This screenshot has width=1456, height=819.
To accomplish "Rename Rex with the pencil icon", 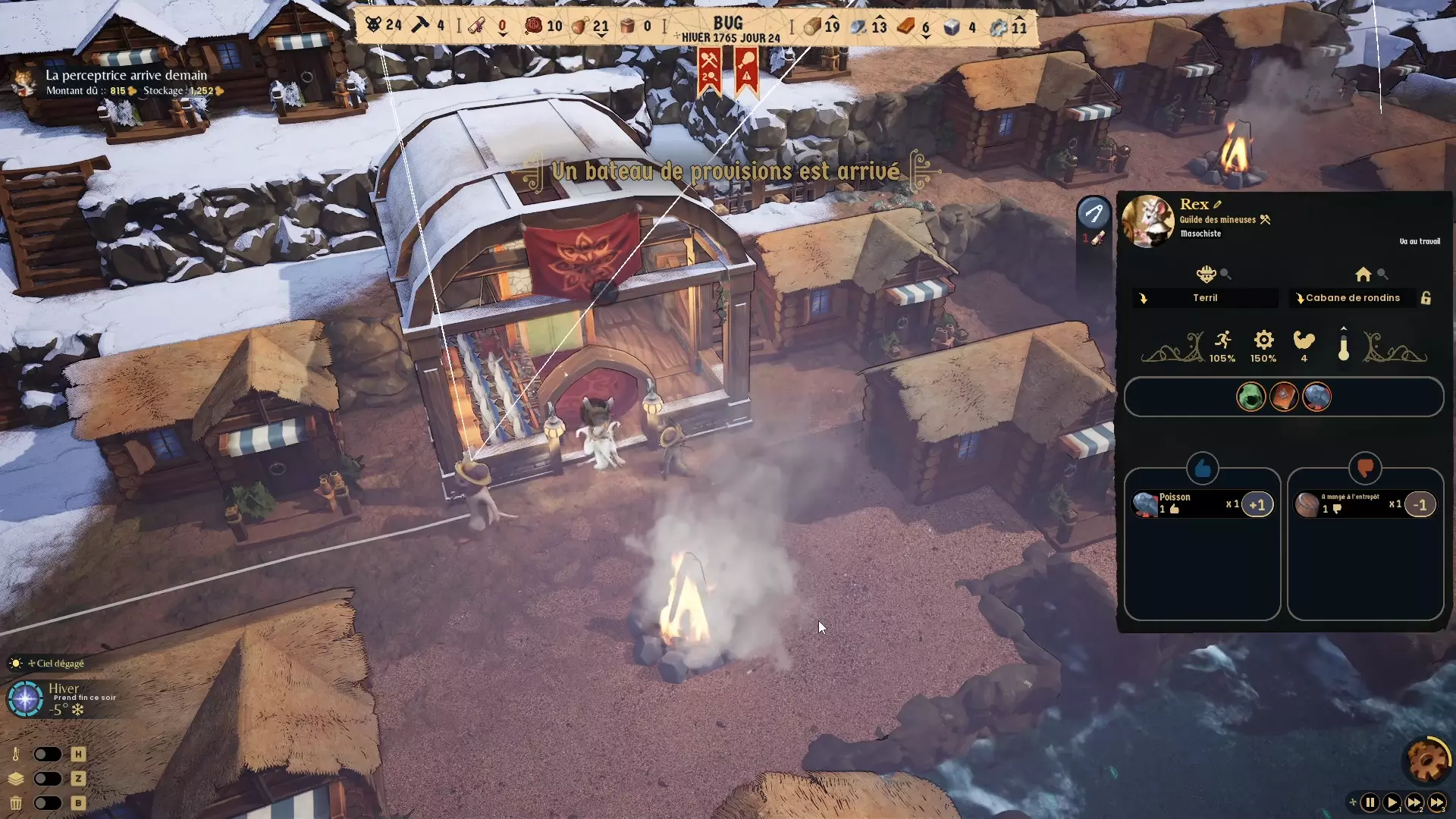I will pyautogui.click(x=1218, y=205).
